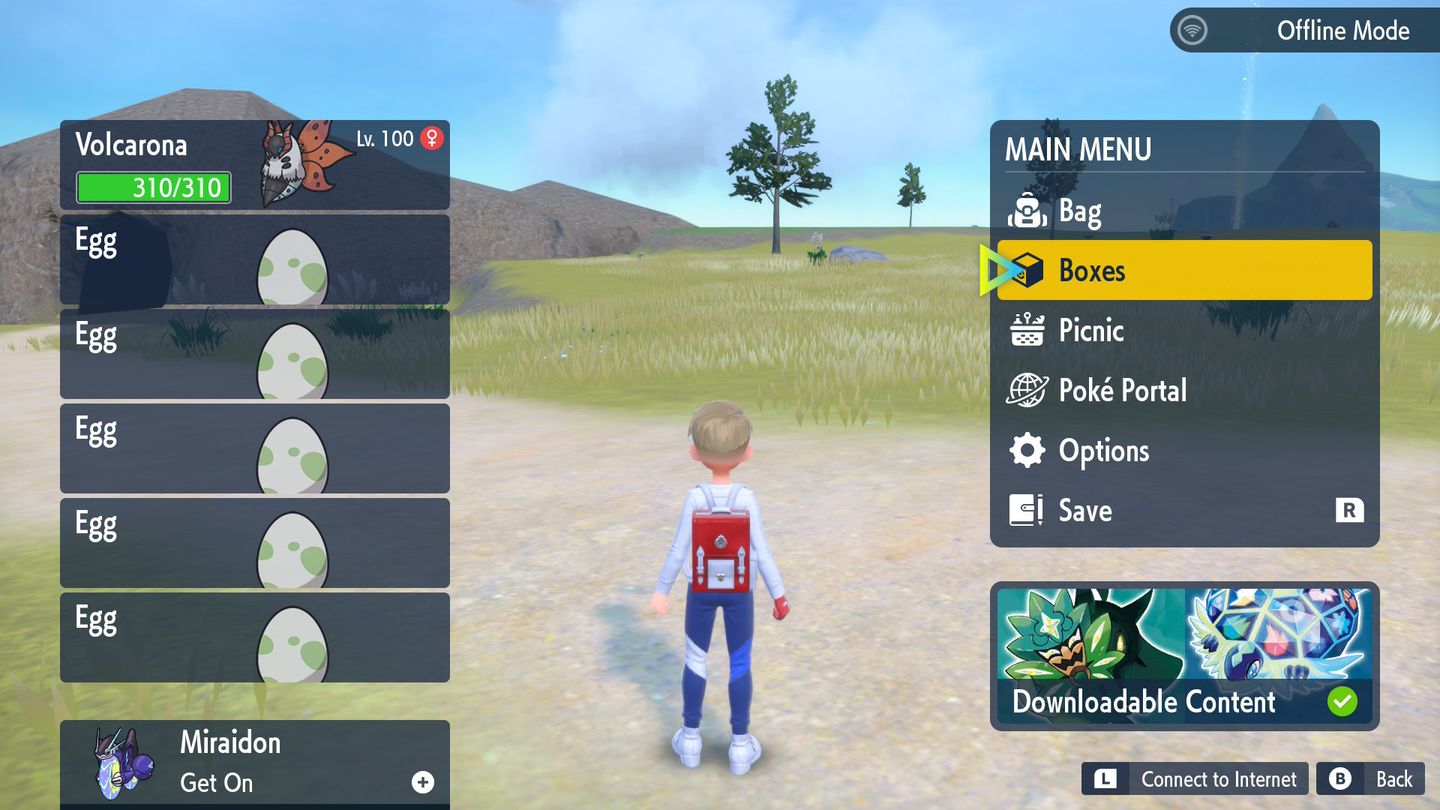Open the Downloadable Content banner
The width and height of the screenshot is (1440, 810).
(1184, 656)
